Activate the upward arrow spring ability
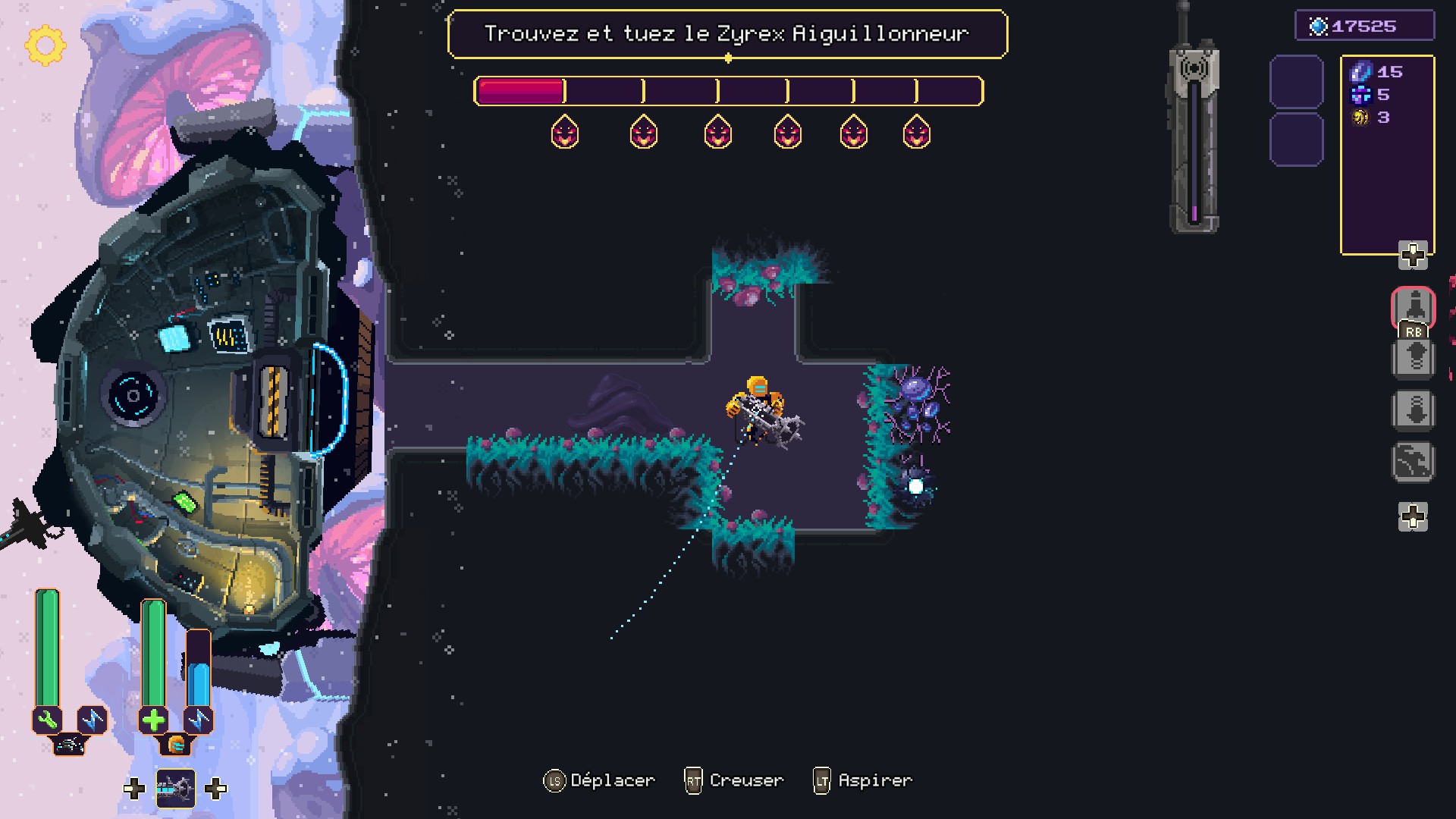The width and height of the screenshot is (1456, 819). coord(1414,358)
